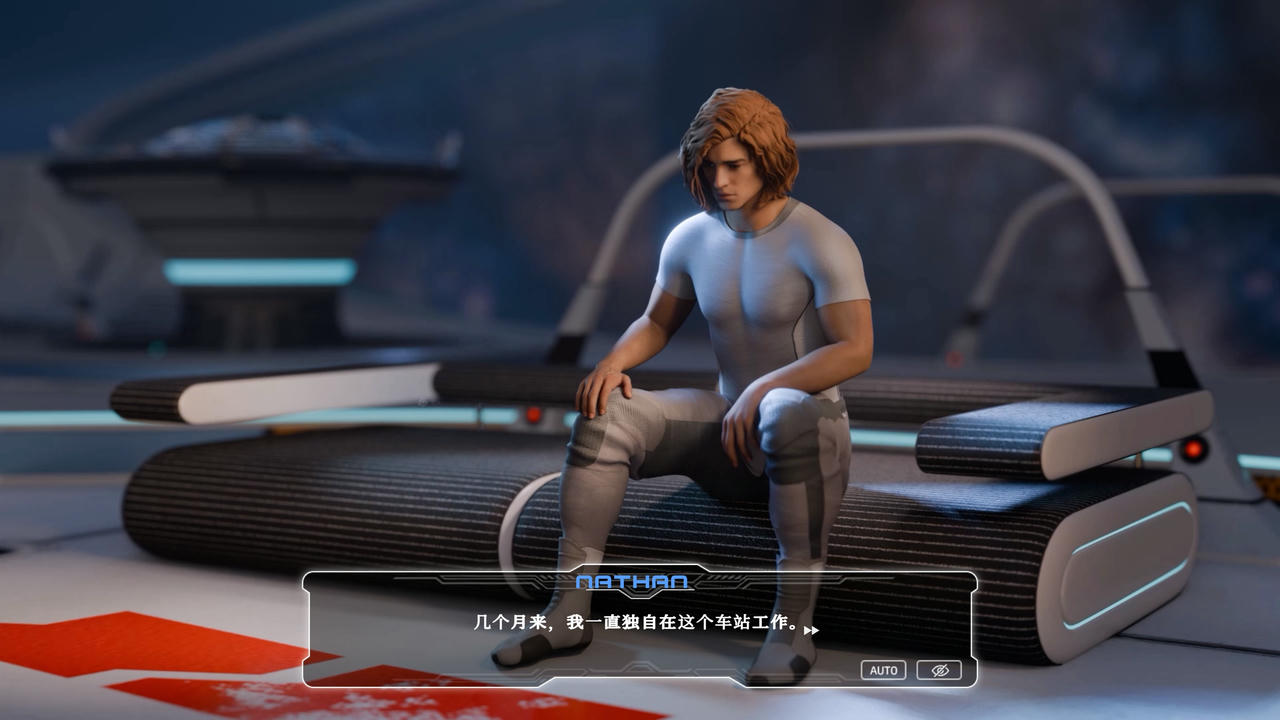Hide the dialogue box with the eye icon
The height and width of the screenshot is (720, 1280).
click(x=939, y=670)
